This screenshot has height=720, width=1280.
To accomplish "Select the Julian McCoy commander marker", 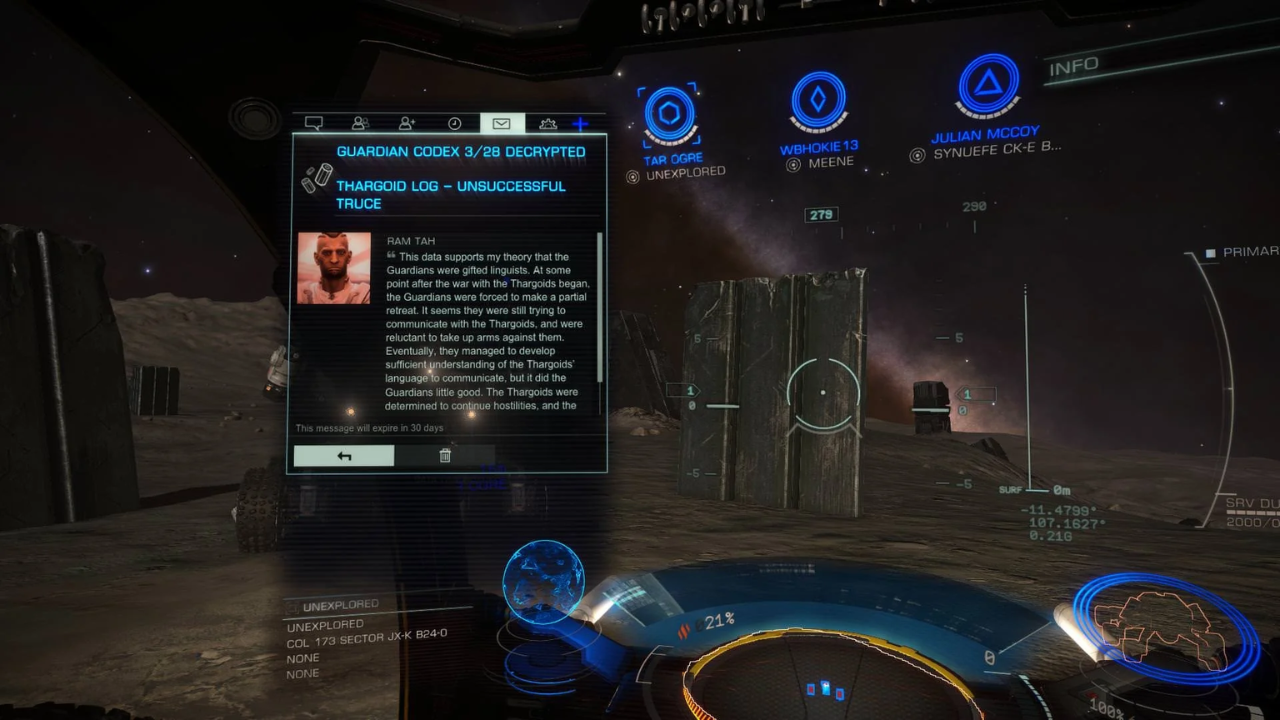I will (988, 86).
